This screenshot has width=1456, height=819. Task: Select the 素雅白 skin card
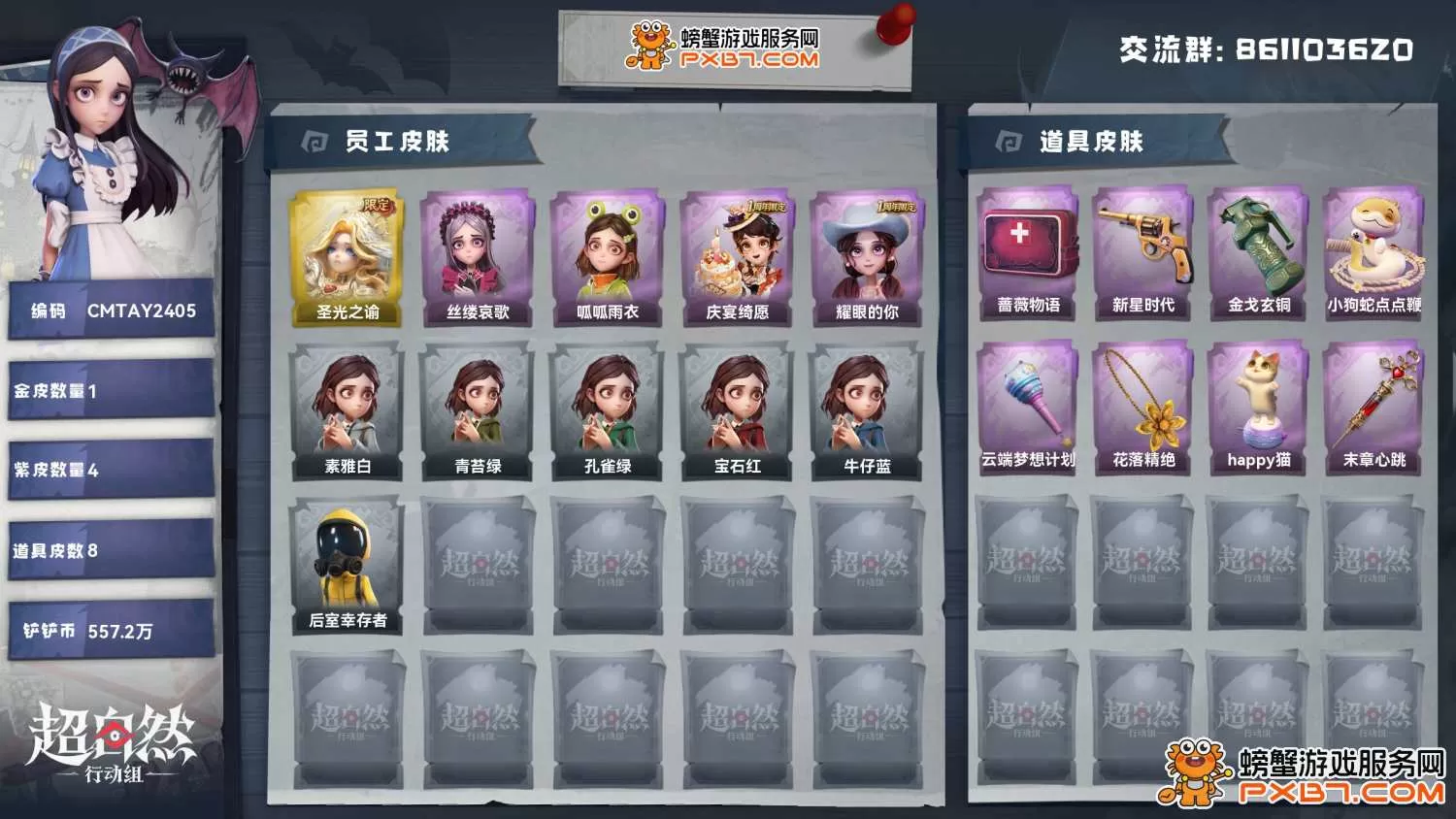[347, 412]
